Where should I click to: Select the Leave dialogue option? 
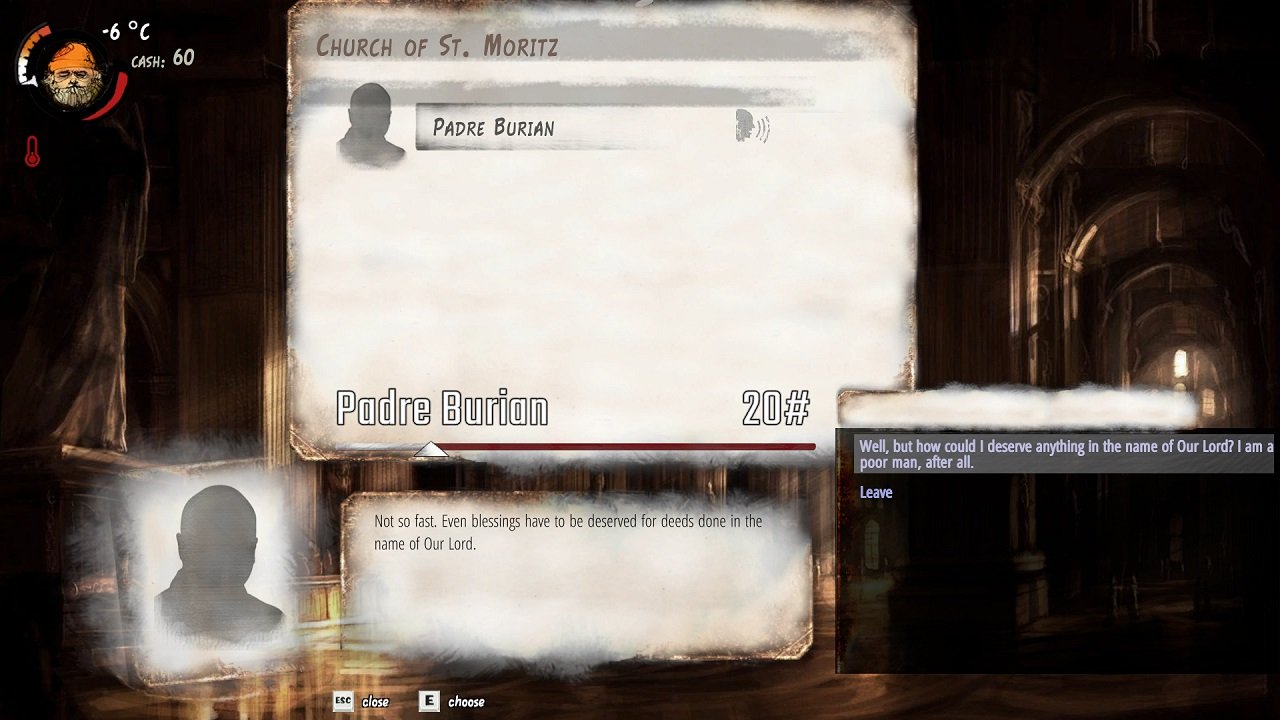(876, 492)
